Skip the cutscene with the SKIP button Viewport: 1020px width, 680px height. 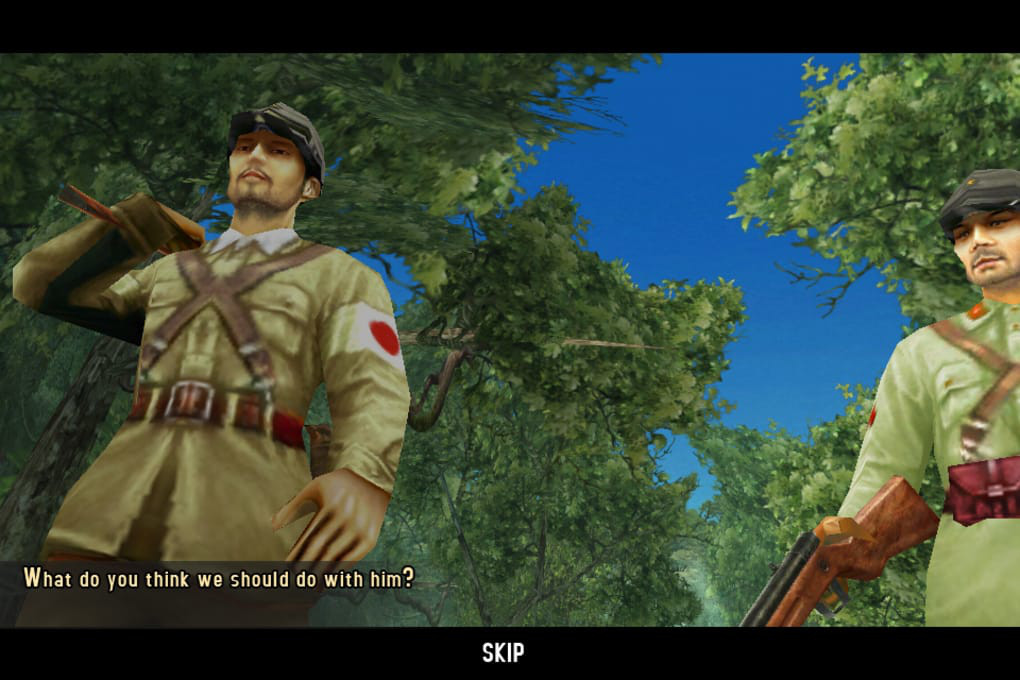point(503,653)
